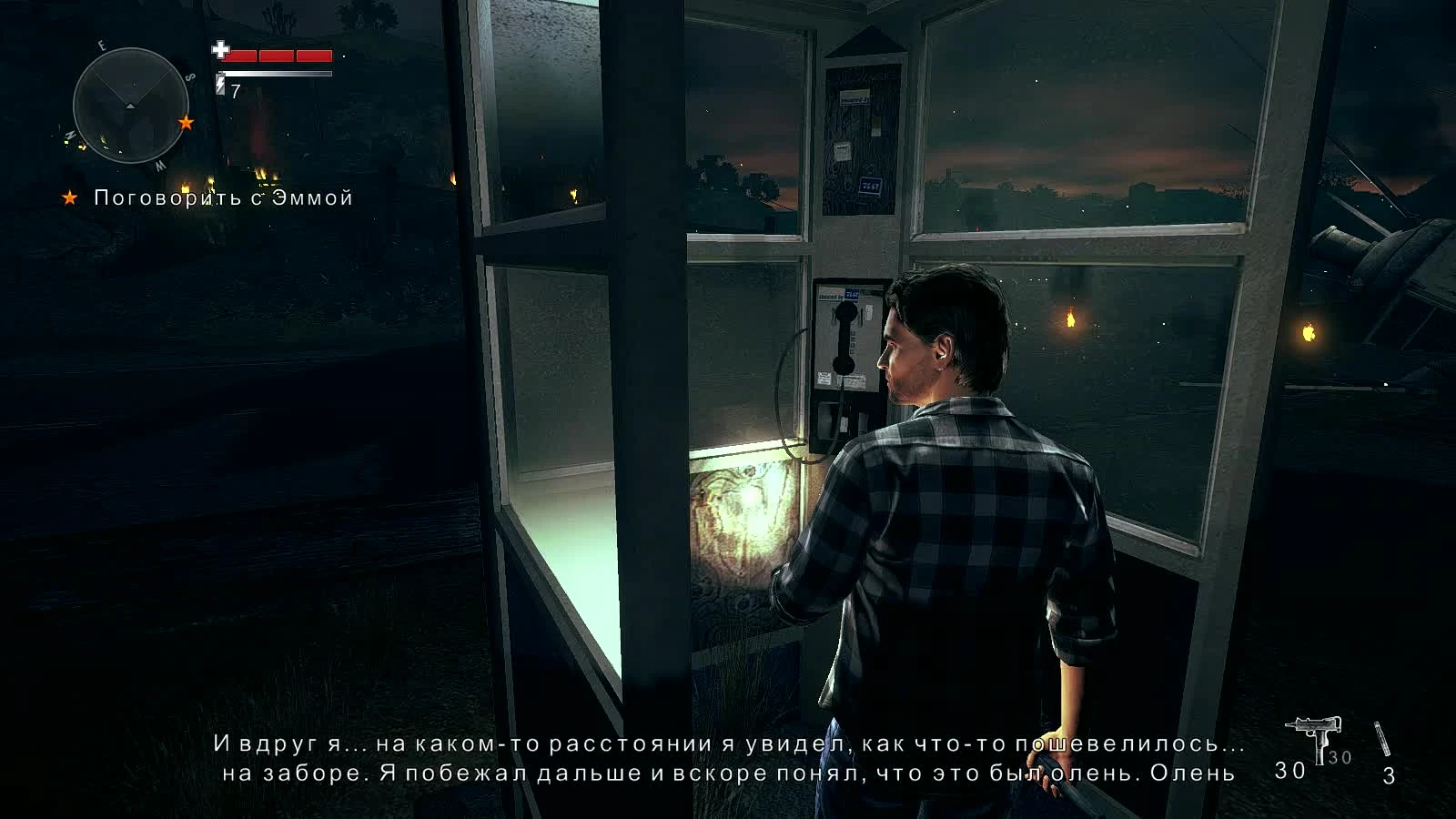Screen dimensions: 1456x819
Task: Click the compass letter E
Action: tap(102, 45)
